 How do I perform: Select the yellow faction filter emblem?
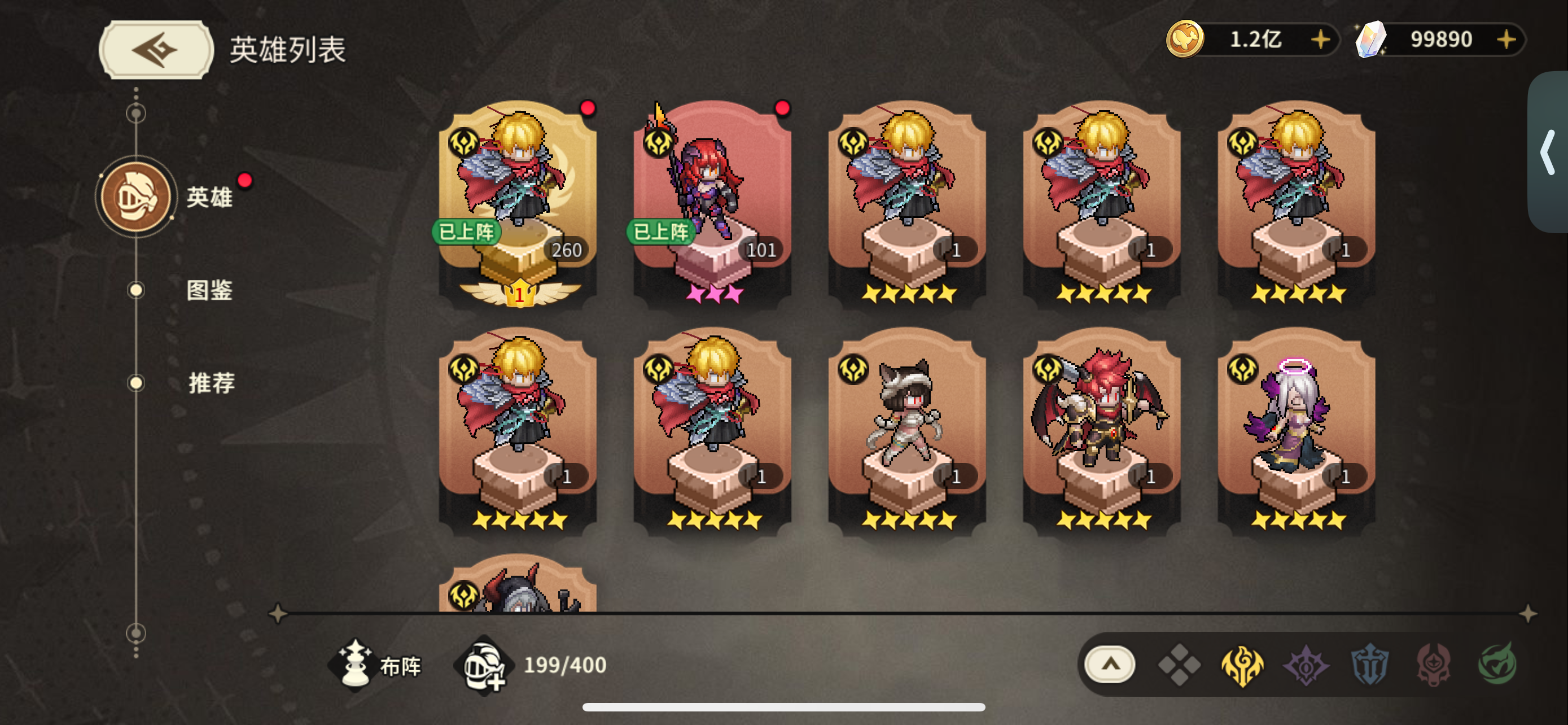point(1245,667)
